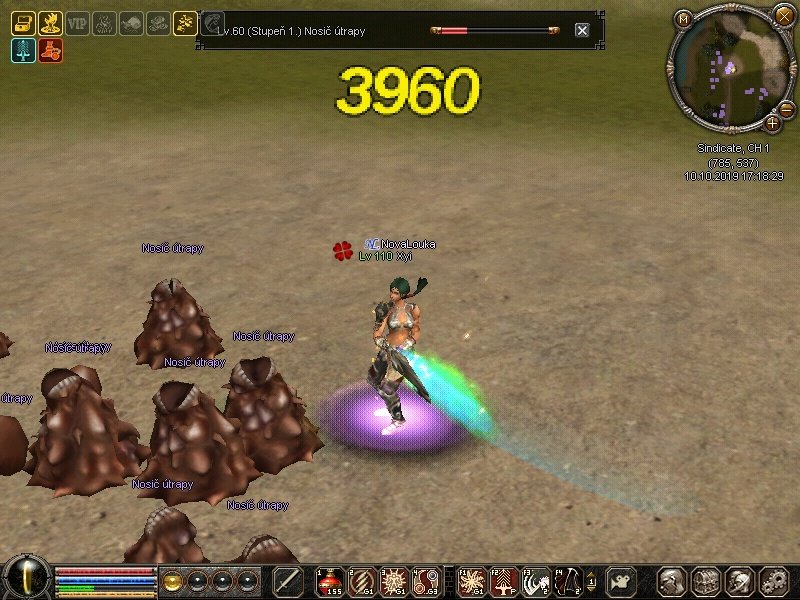Viewport: 800px width, 600px height.
Task: Activate the skill in hotbar slot F1
Action: (x=472, y=581)
